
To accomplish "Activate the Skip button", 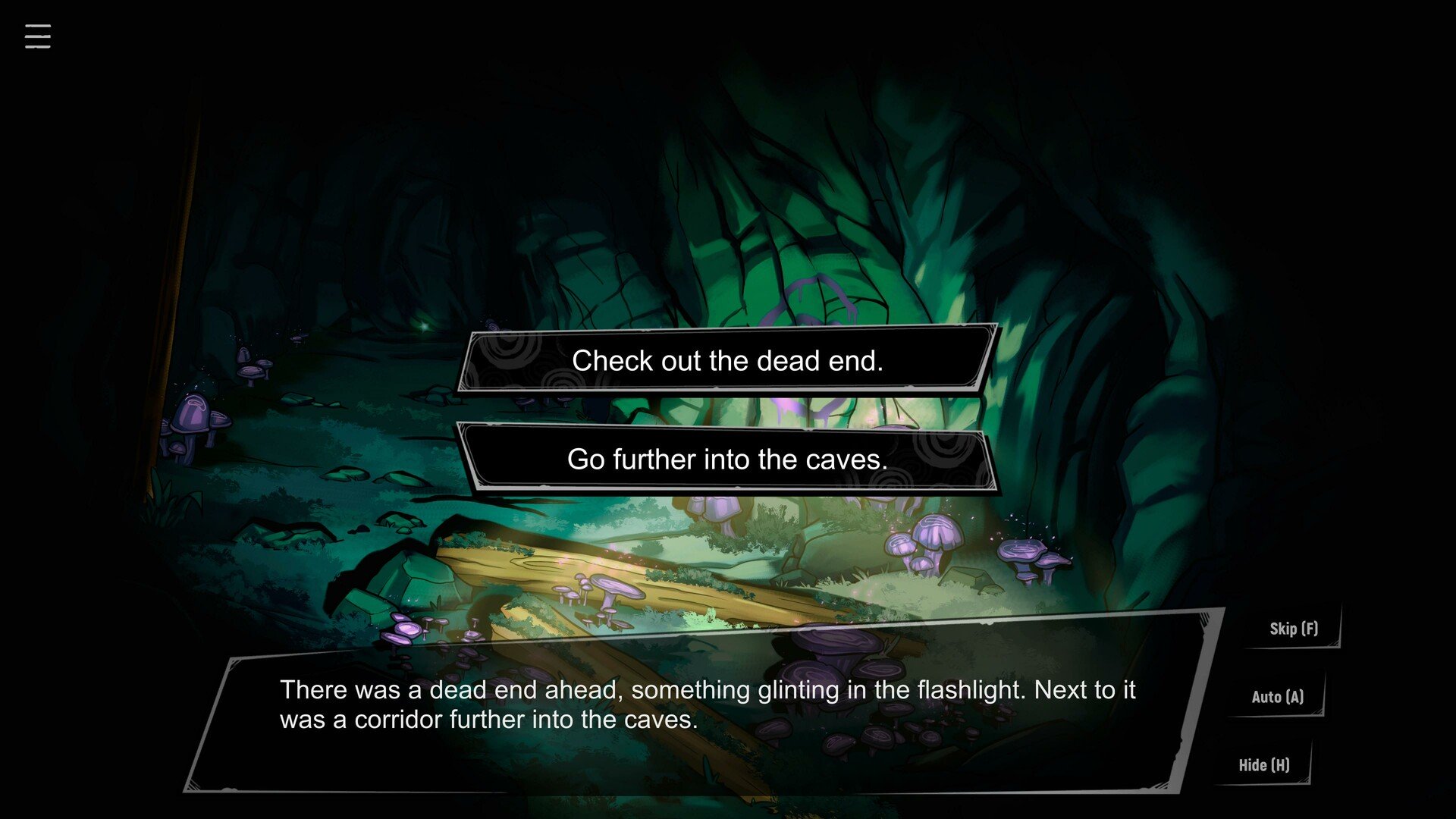I will tap(1294, 629).
